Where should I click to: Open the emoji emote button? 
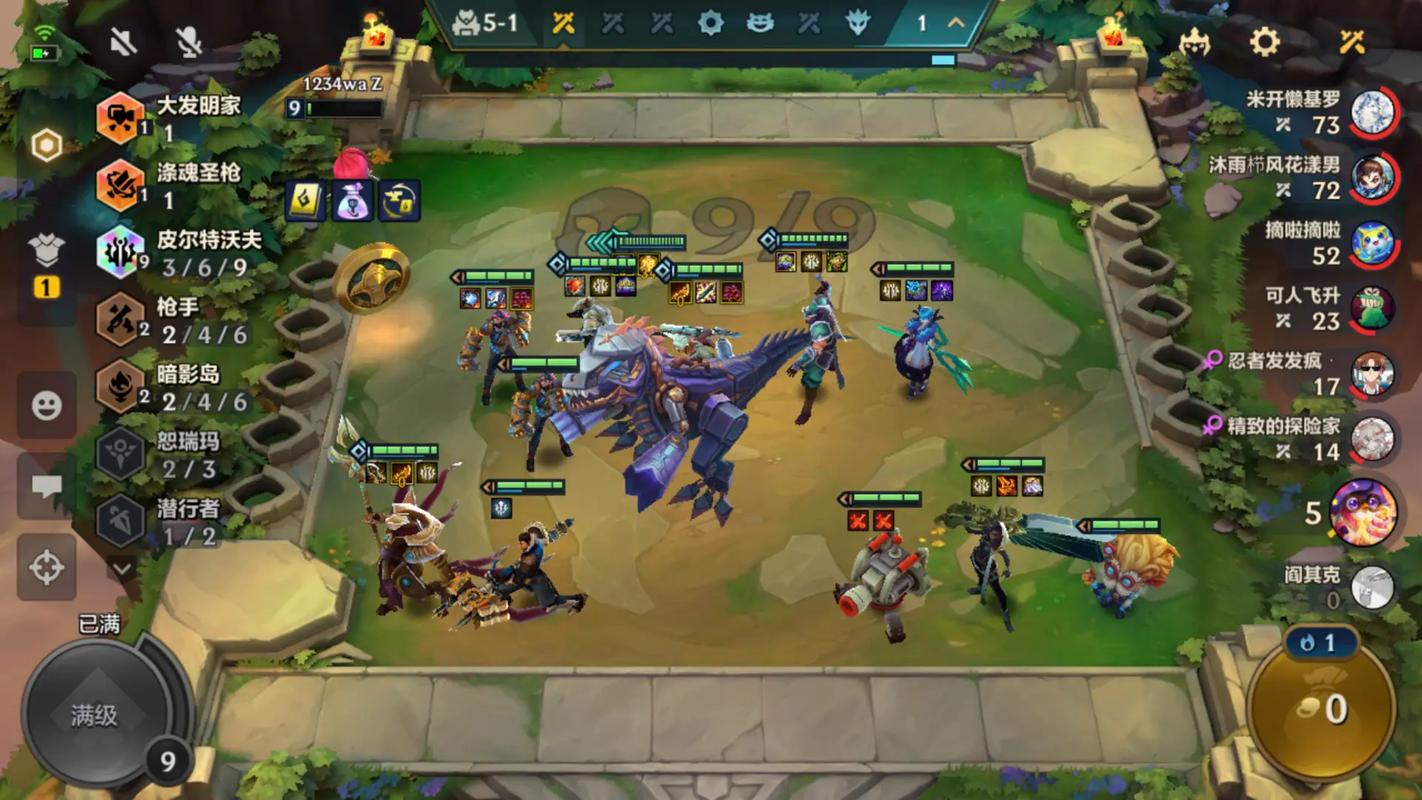[46, 405]
